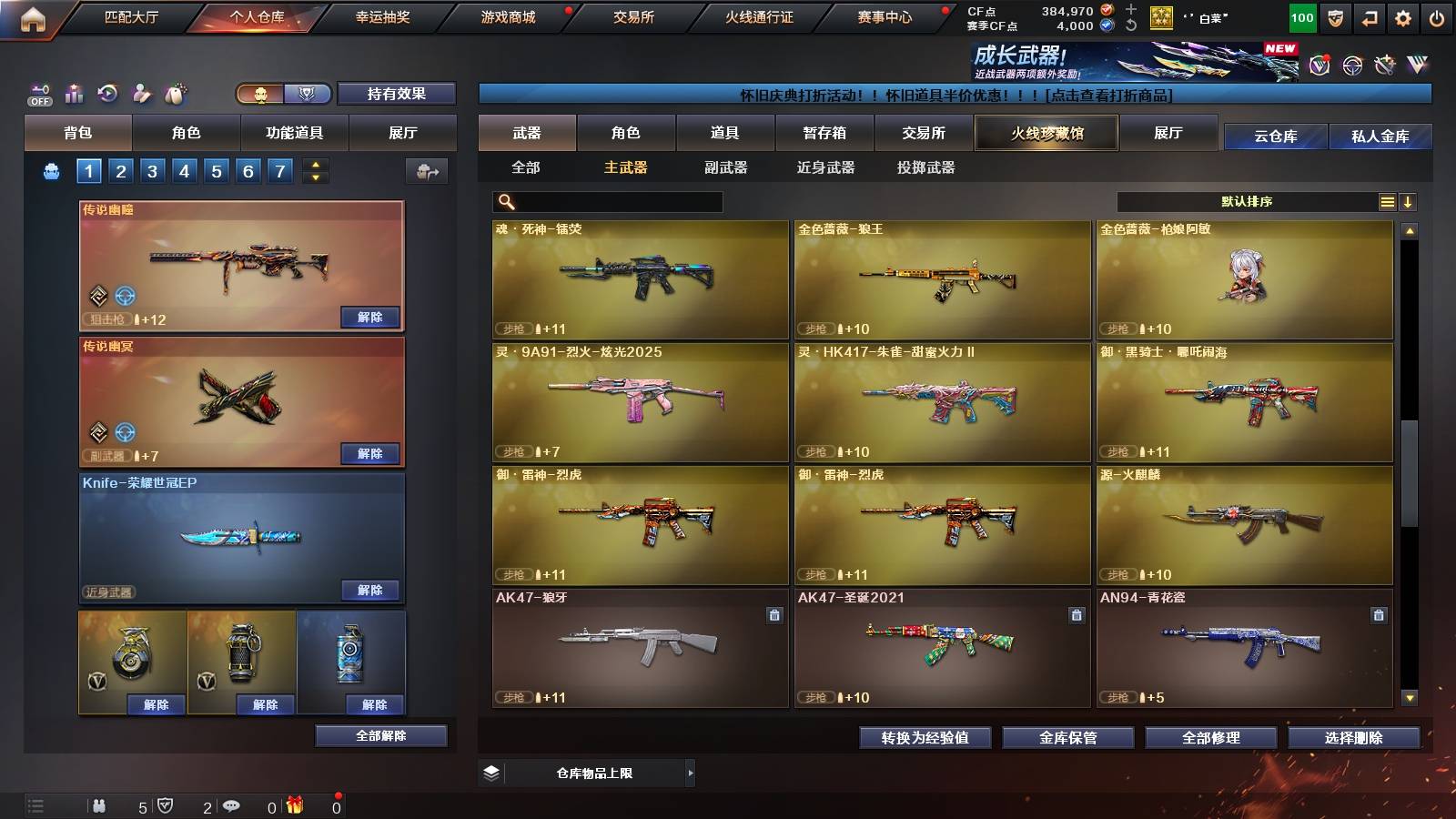
Task: Select backpack page number 3
Action: [153, 169]
